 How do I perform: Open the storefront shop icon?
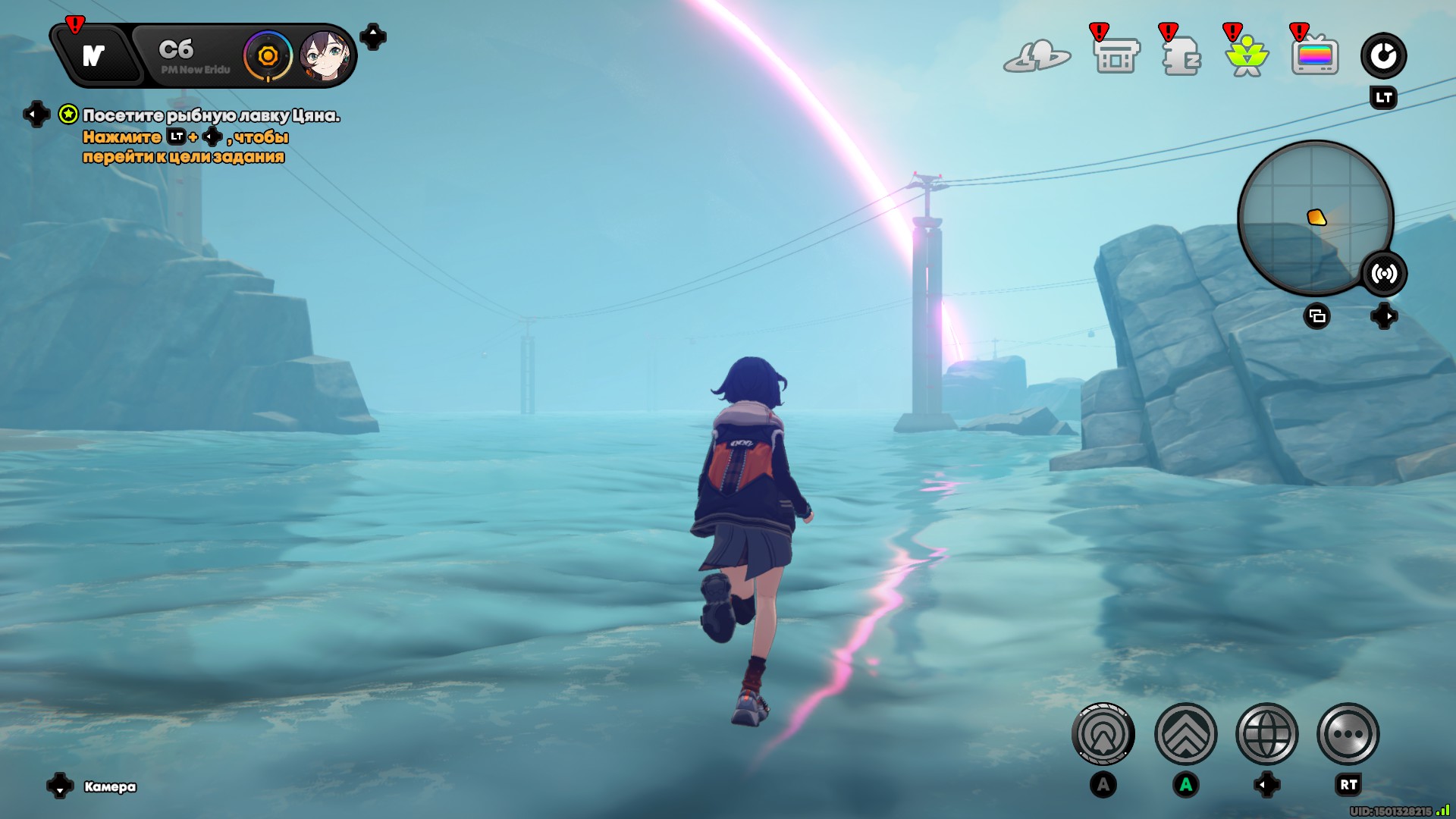coord(1116,56)
